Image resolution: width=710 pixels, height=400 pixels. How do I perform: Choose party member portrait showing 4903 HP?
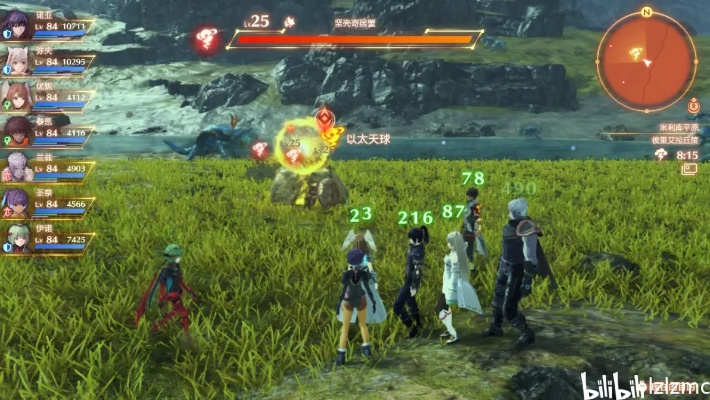click(16, 166)
